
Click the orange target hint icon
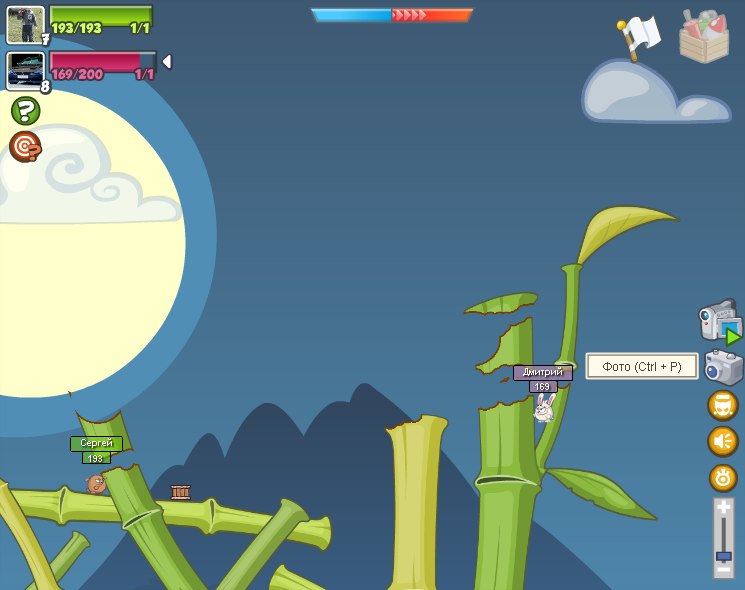click(25, 147)
